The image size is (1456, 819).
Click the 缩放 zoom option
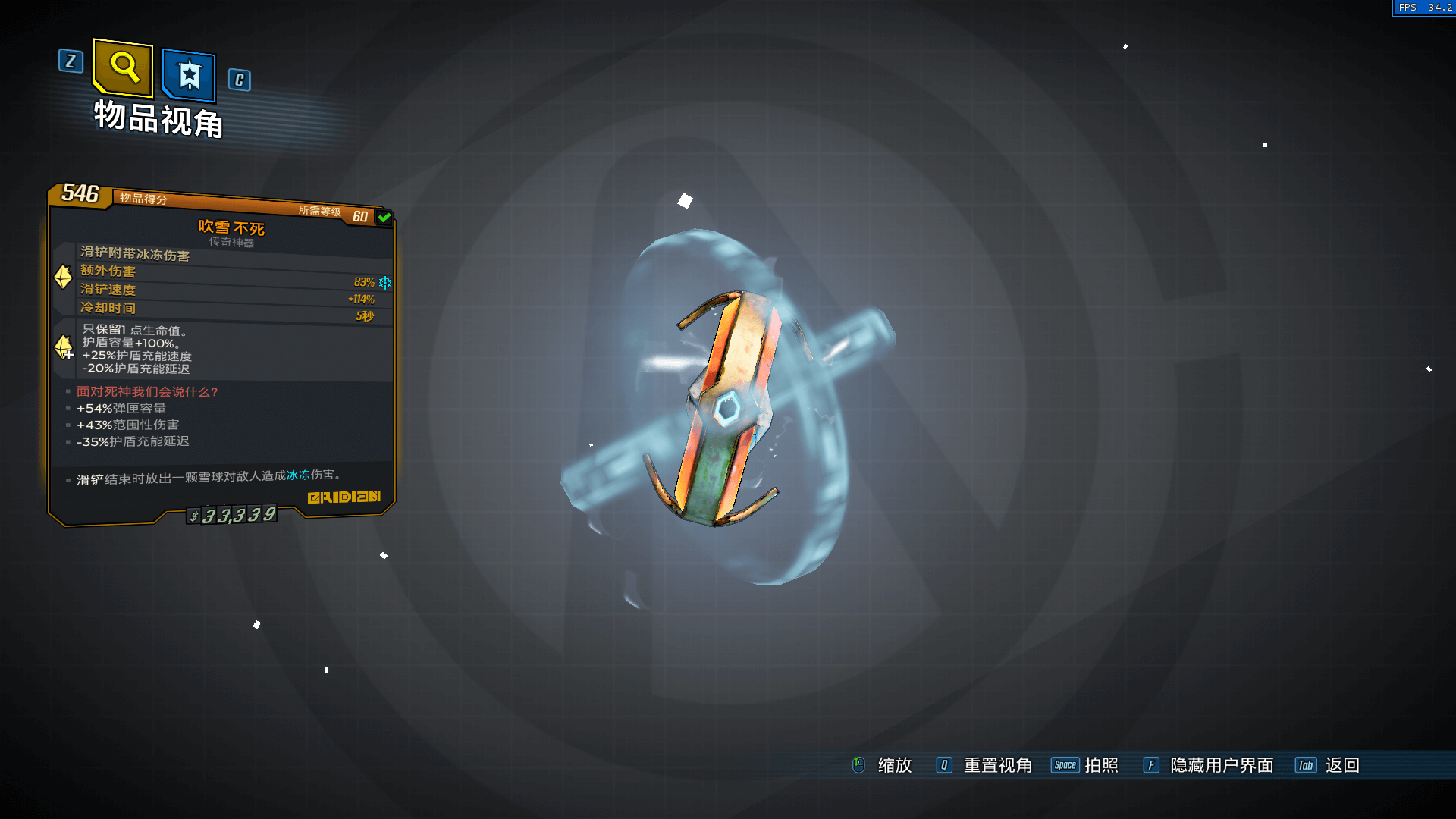coord(894,765)
